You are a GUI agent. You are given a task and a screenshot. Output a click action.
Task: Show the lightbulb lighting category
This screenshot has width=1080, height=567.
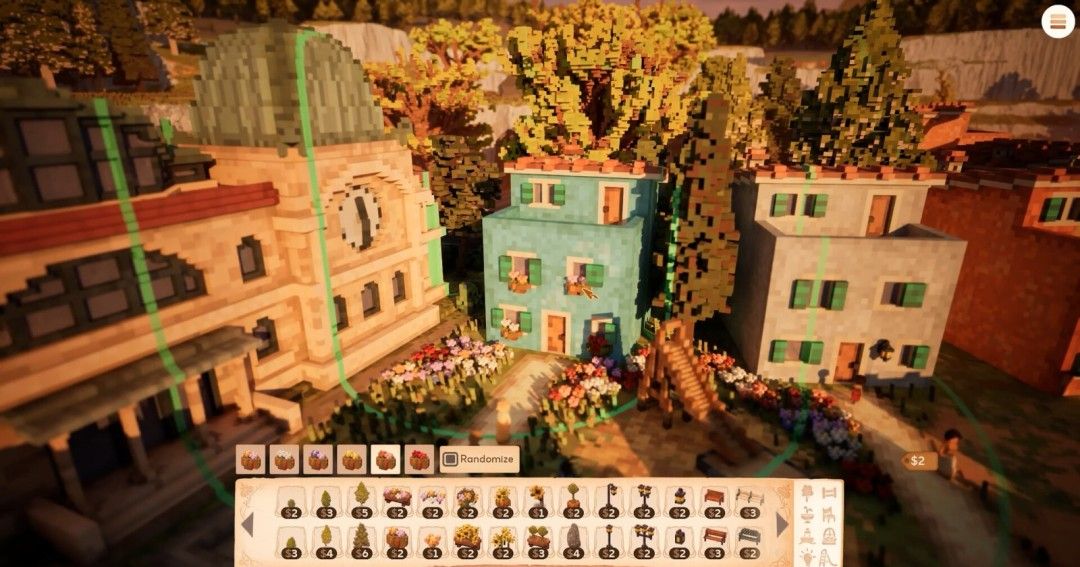(x=807, y=555)
